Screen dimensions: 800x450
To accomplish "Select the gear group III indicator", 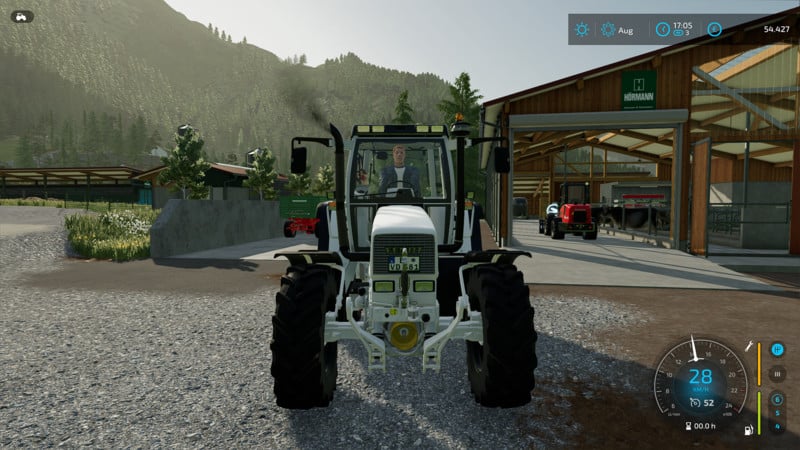I will (777, 373).
